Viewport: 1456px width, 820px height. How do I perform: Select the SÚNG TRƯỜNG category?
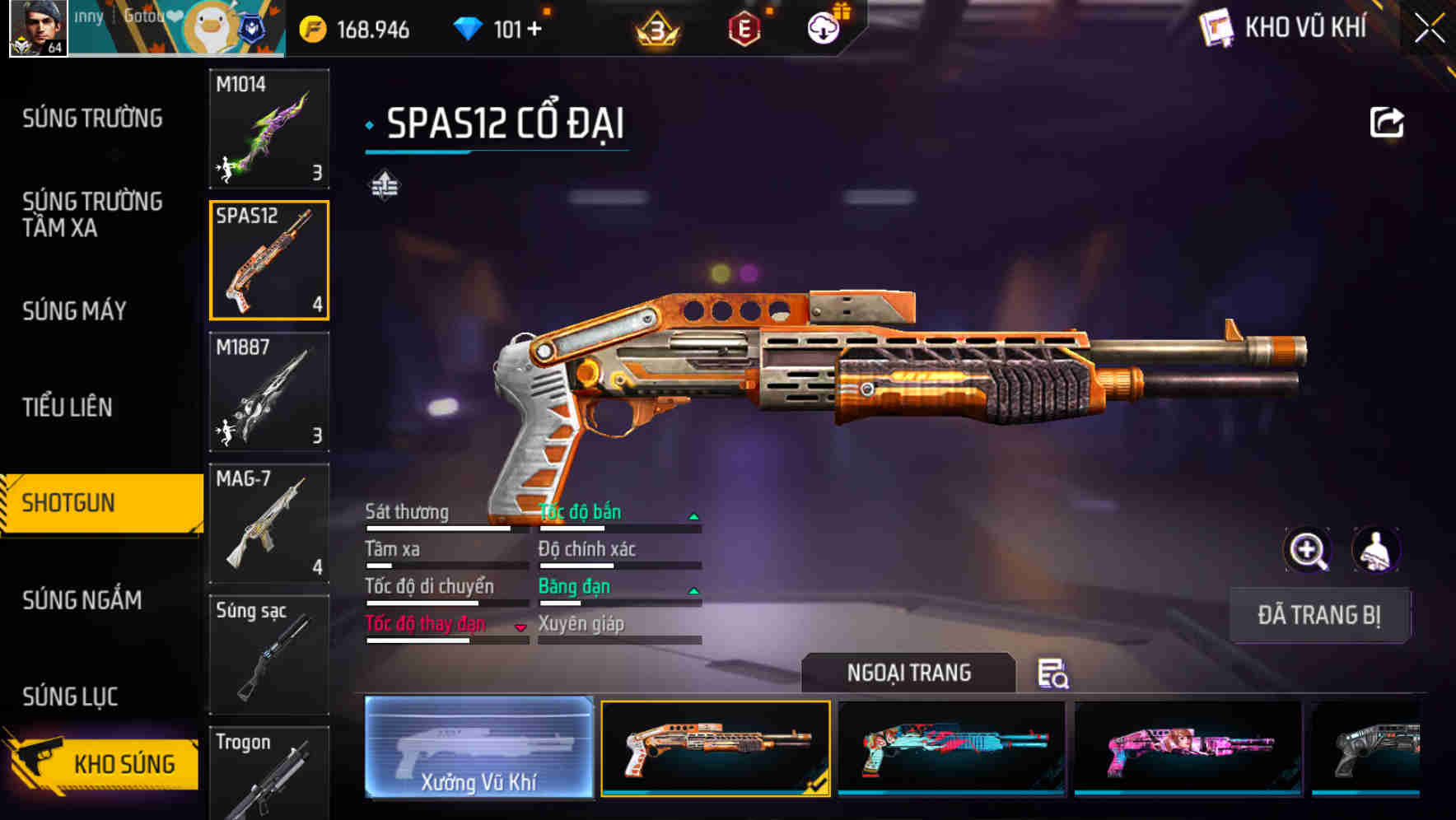click(x=92, y=119)
